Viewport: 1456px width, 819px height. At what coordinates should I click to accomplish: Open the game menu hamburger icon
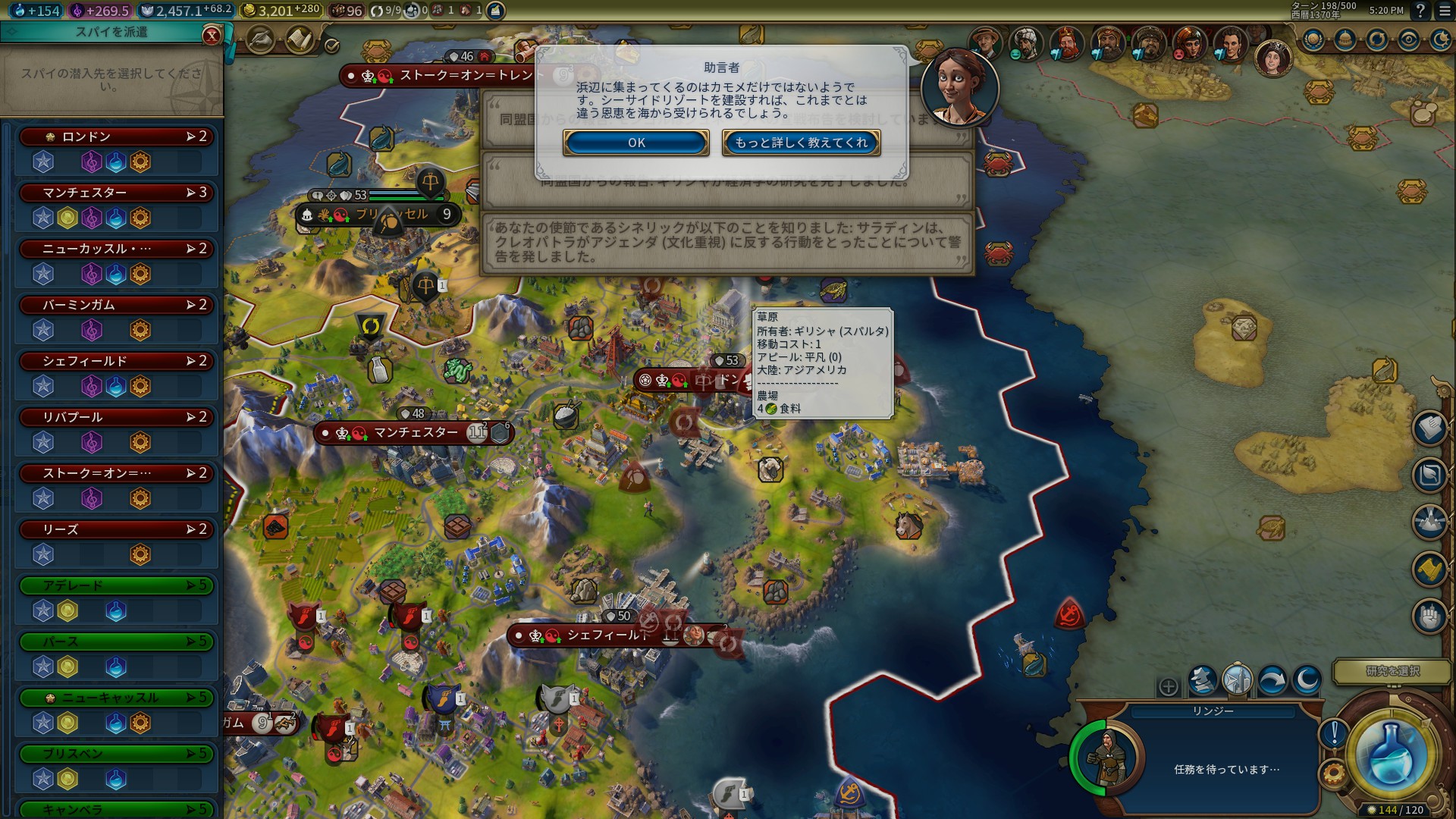point(1445,11)
